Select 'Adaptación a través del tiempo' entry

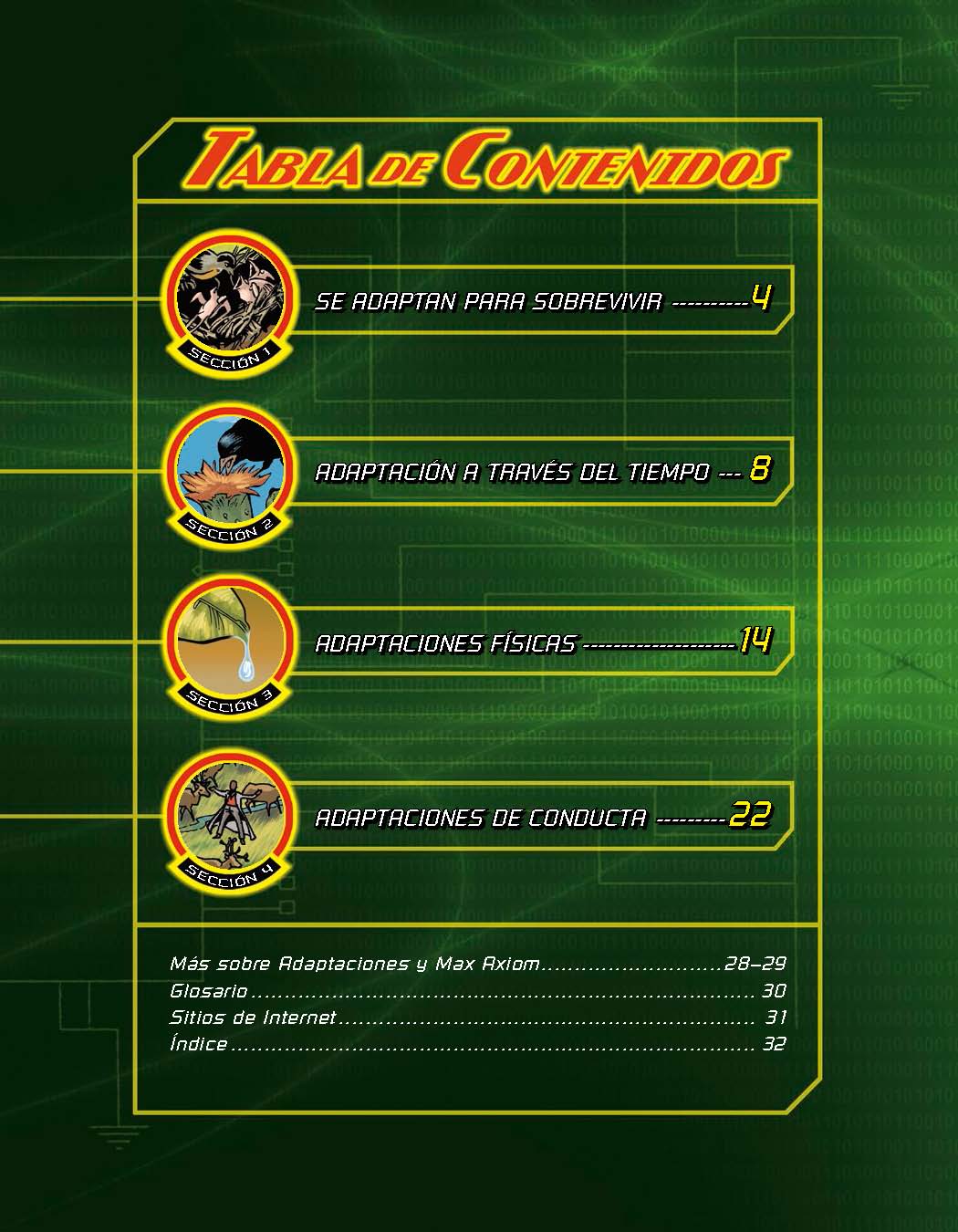tap(511, 472)
